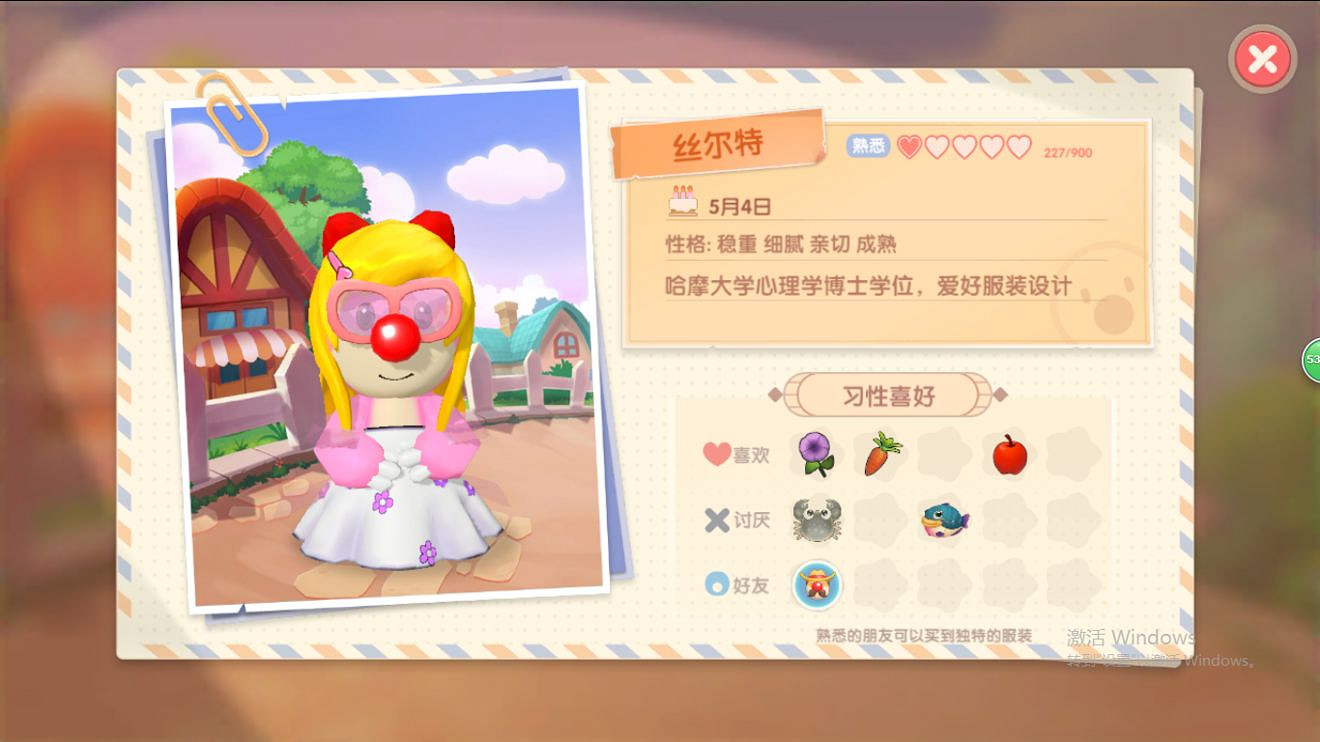Click the empty slot after the apple icon
The height and width of the screenshot is (742, 1320).
point(1071,454)
